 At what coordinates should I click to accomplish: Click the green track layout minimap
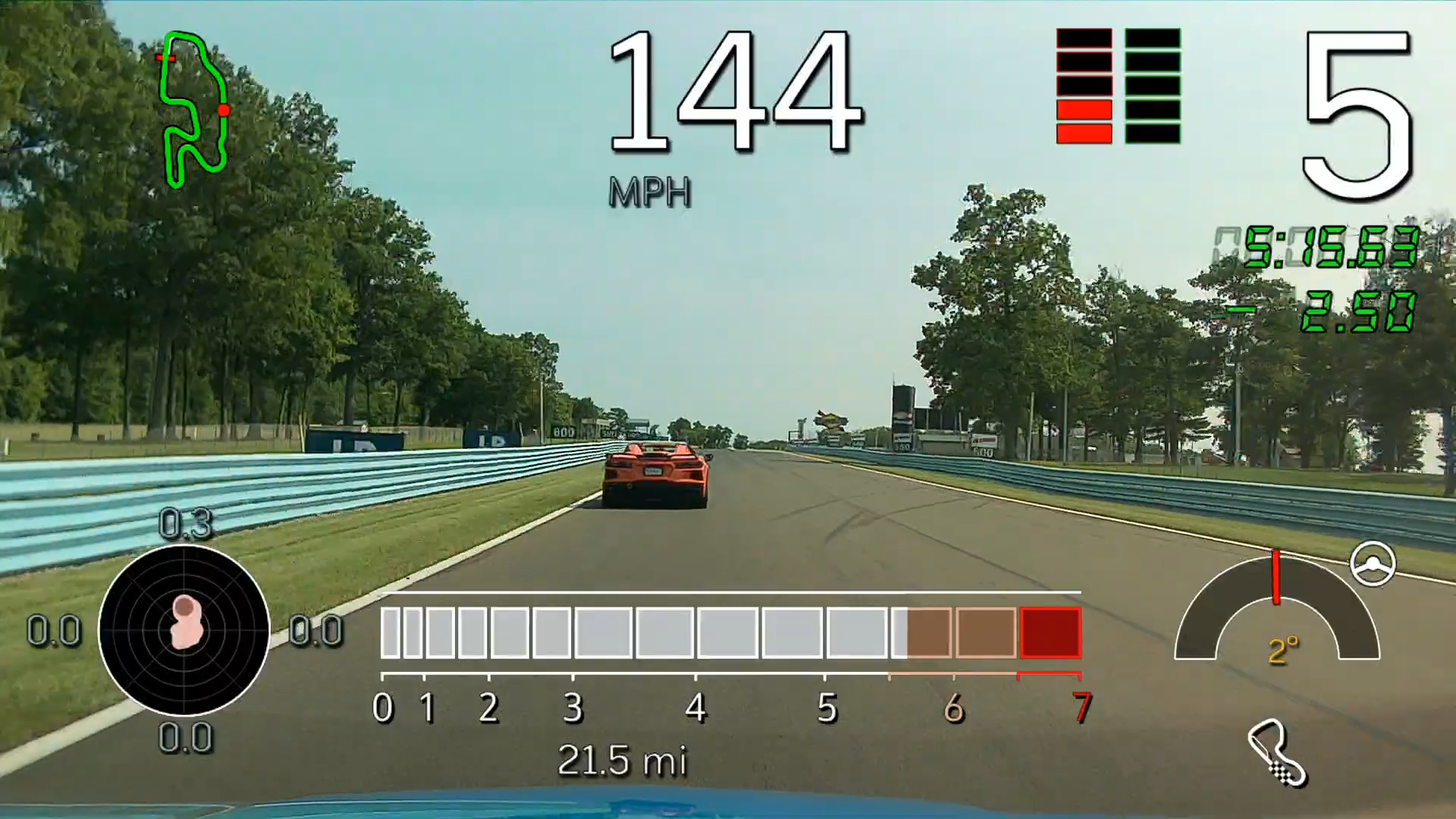[193, 110]
